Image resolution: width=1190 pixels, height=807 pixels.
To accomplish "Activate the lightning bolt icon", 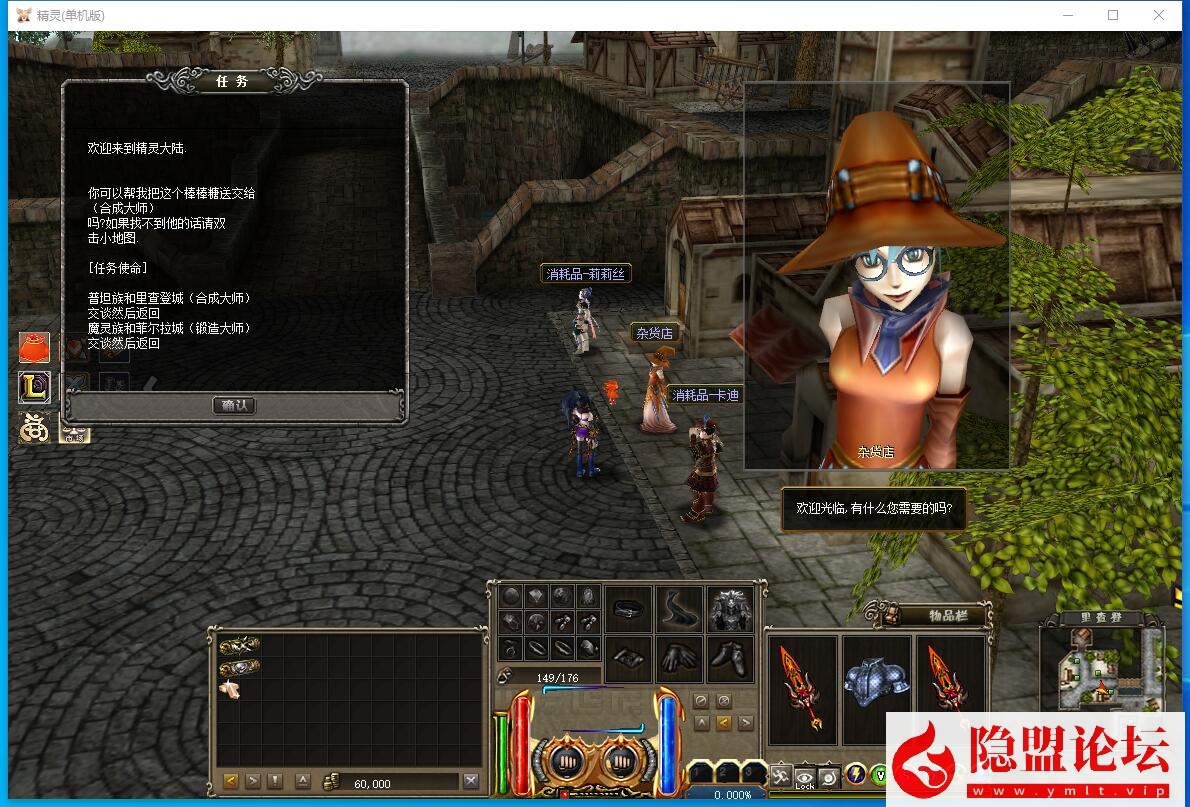I will (x=856, y=774).
